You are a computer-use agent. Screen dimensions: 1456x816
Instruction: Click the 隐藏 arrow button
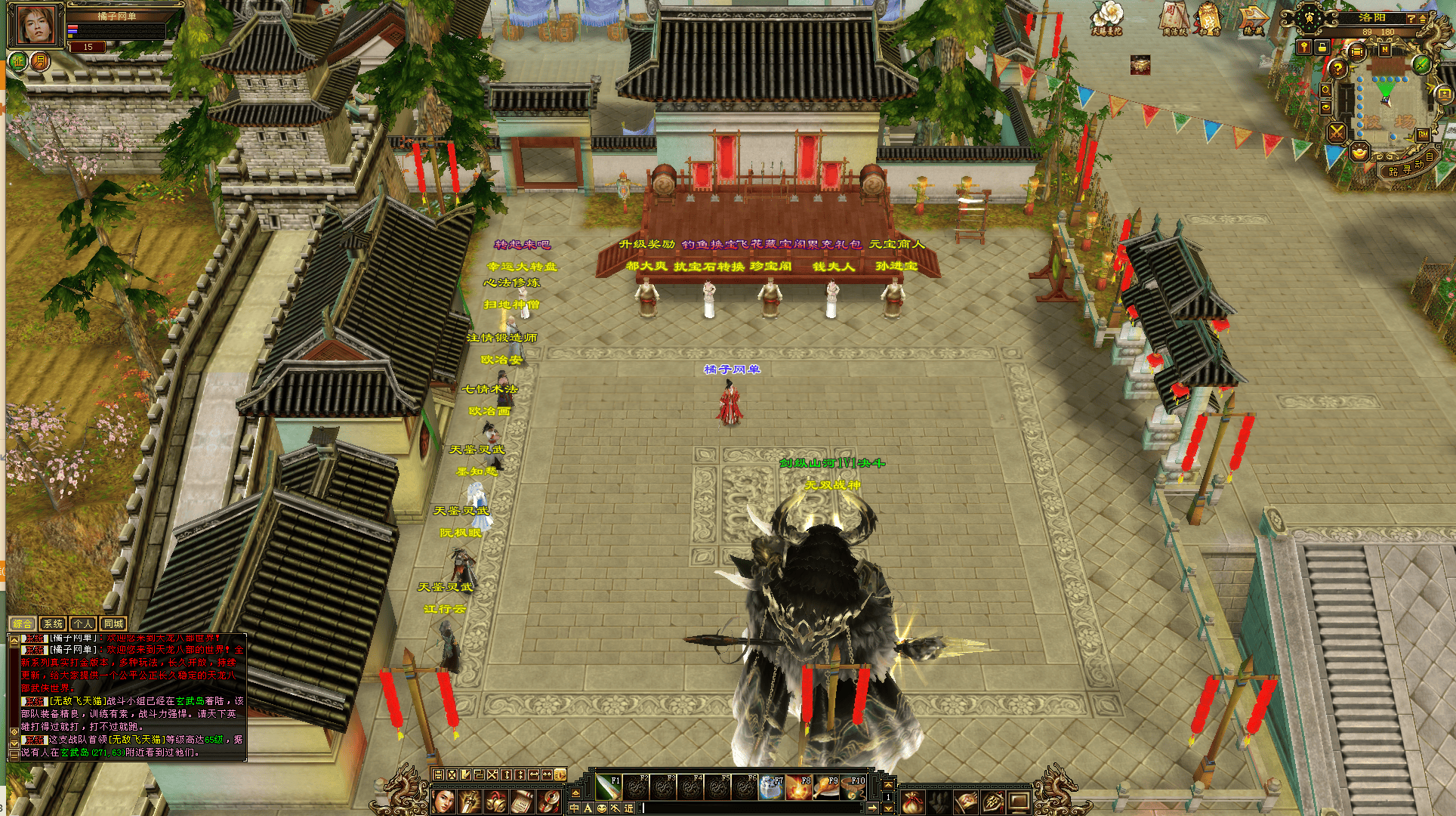[1254, 20]
